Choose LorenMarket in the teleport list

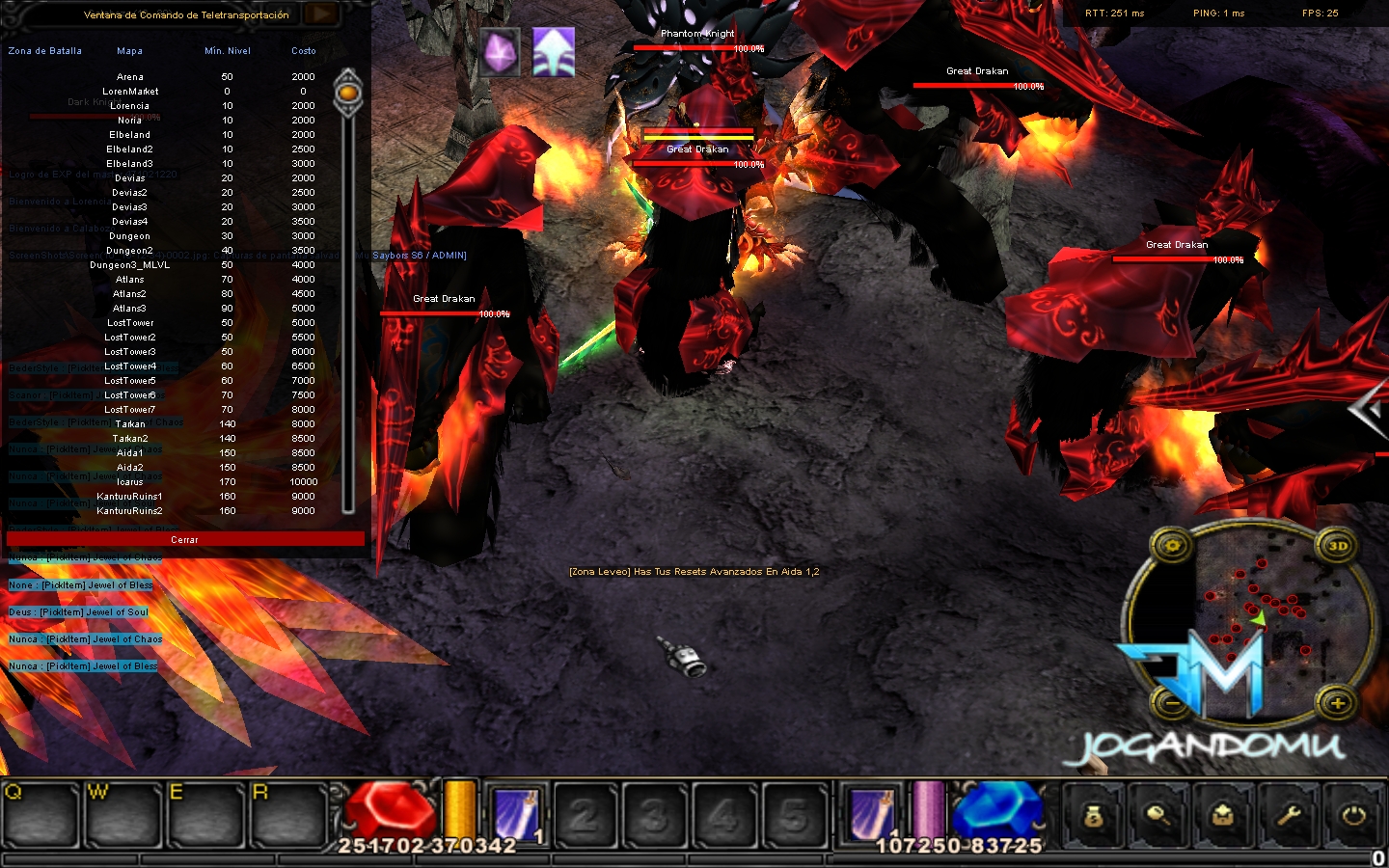tap(130, 92)
